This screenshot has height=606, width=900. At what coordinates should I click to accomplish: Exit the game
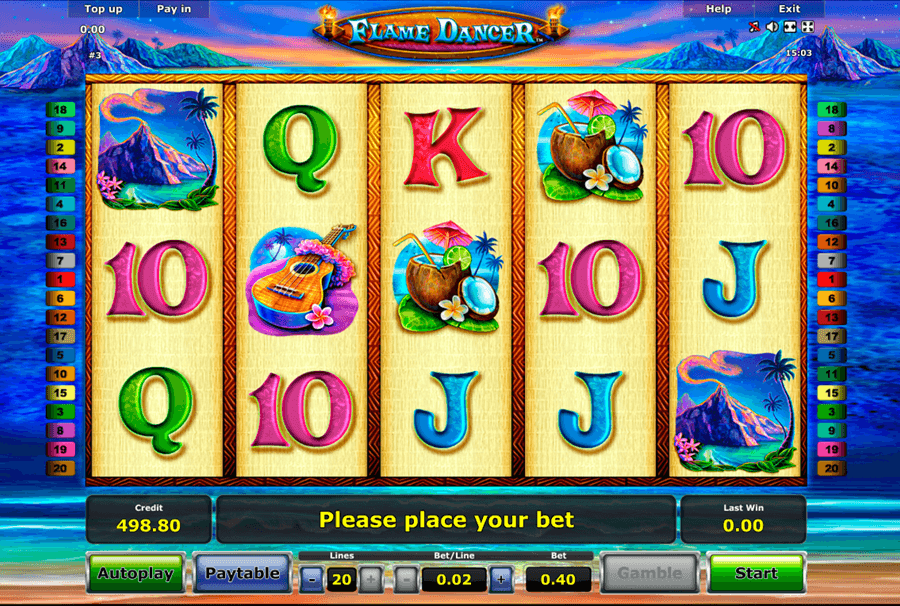pyautogui.click(x=789, y=9)
